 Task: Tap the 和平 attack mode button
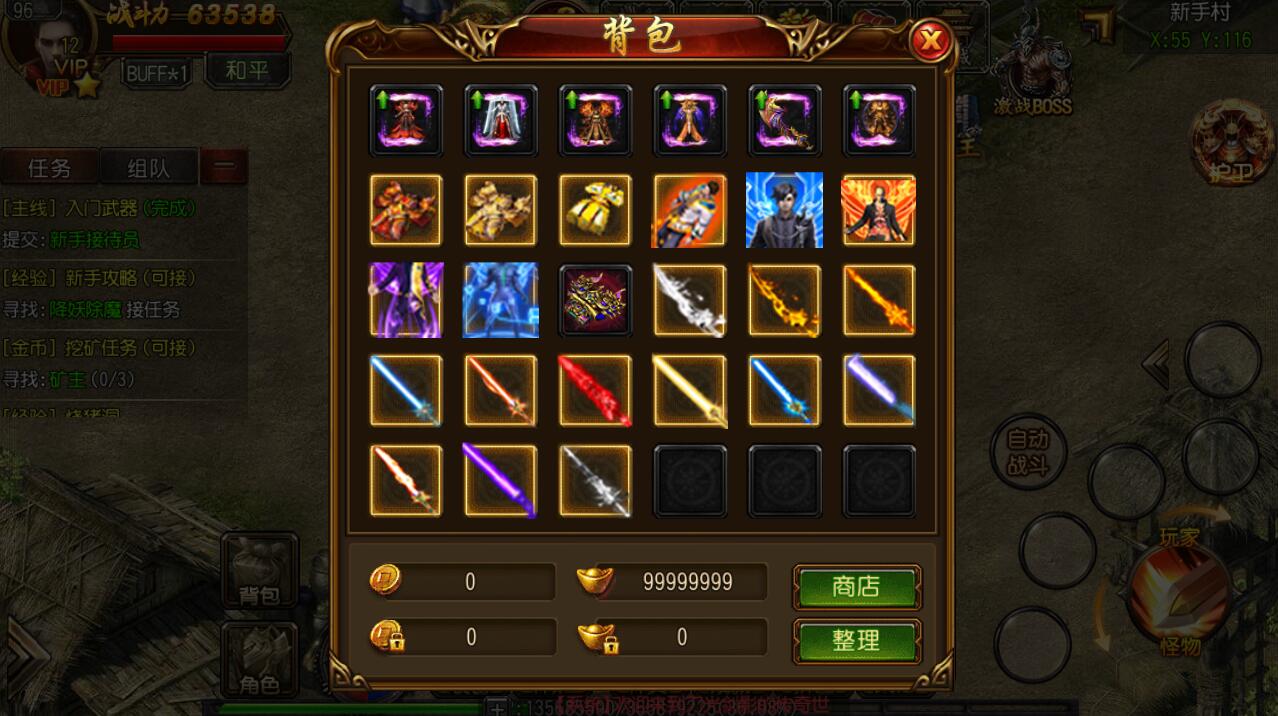248,71
